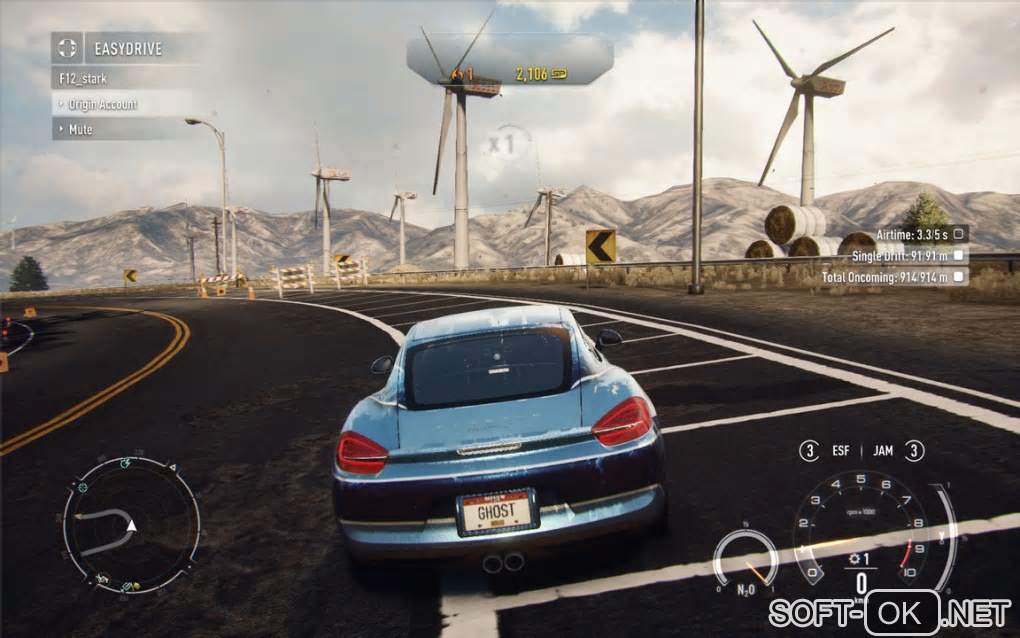Activate the ESF pursuit tech

point(828,451)
